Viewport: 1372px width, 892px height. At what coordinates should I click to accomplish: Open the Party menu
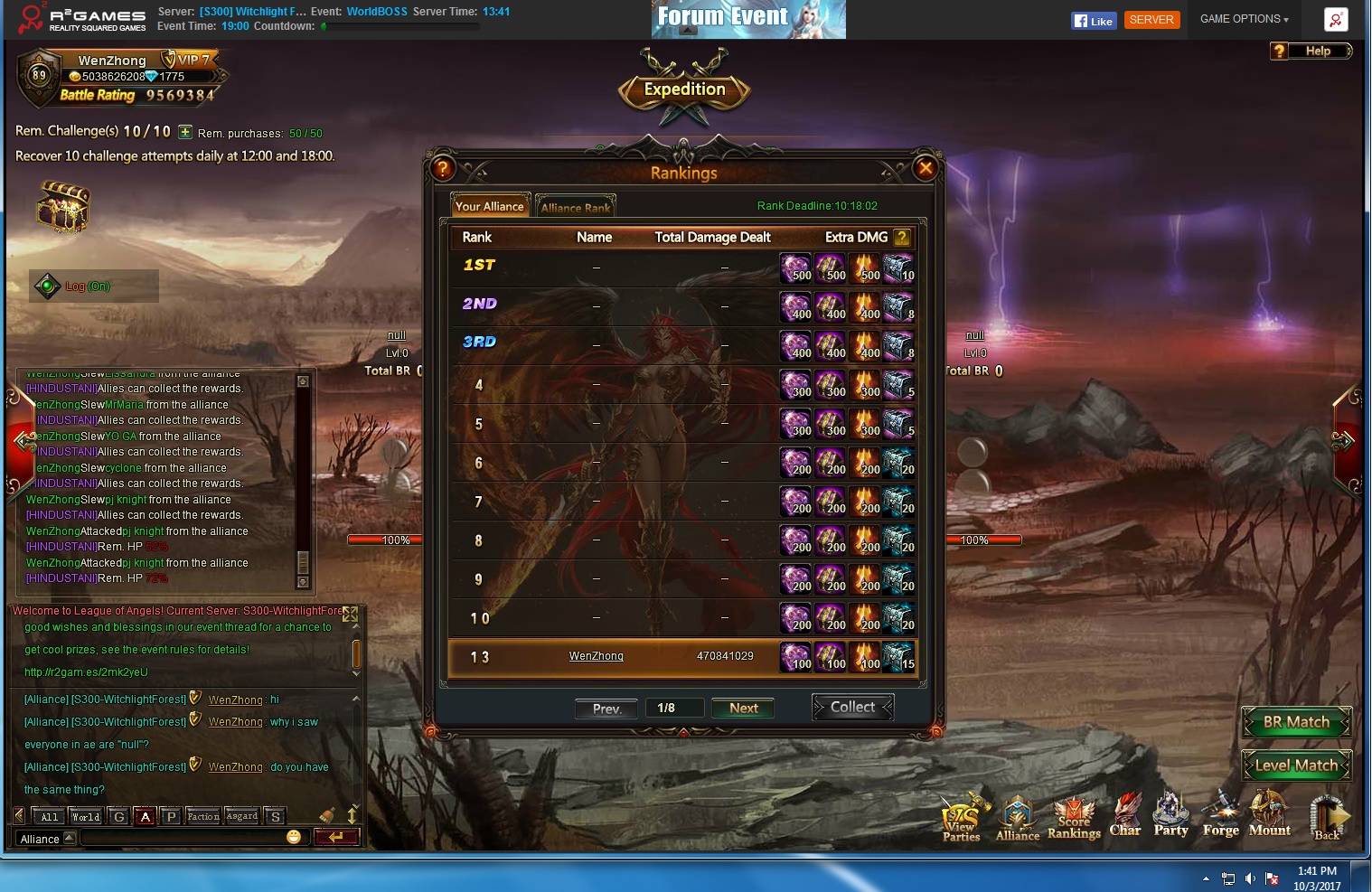pos(1170,814)
